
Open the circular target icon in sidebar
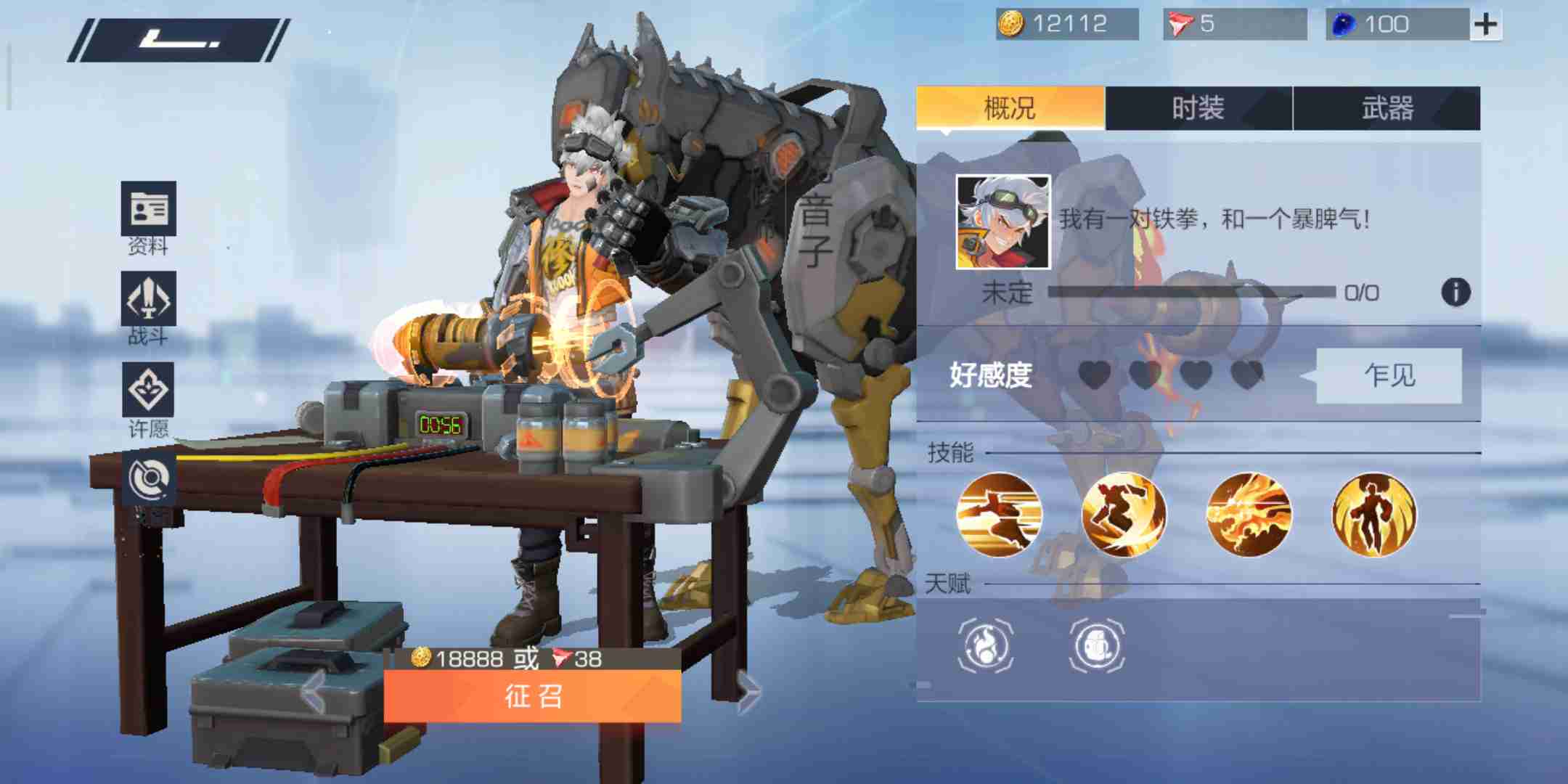(148, 479)
